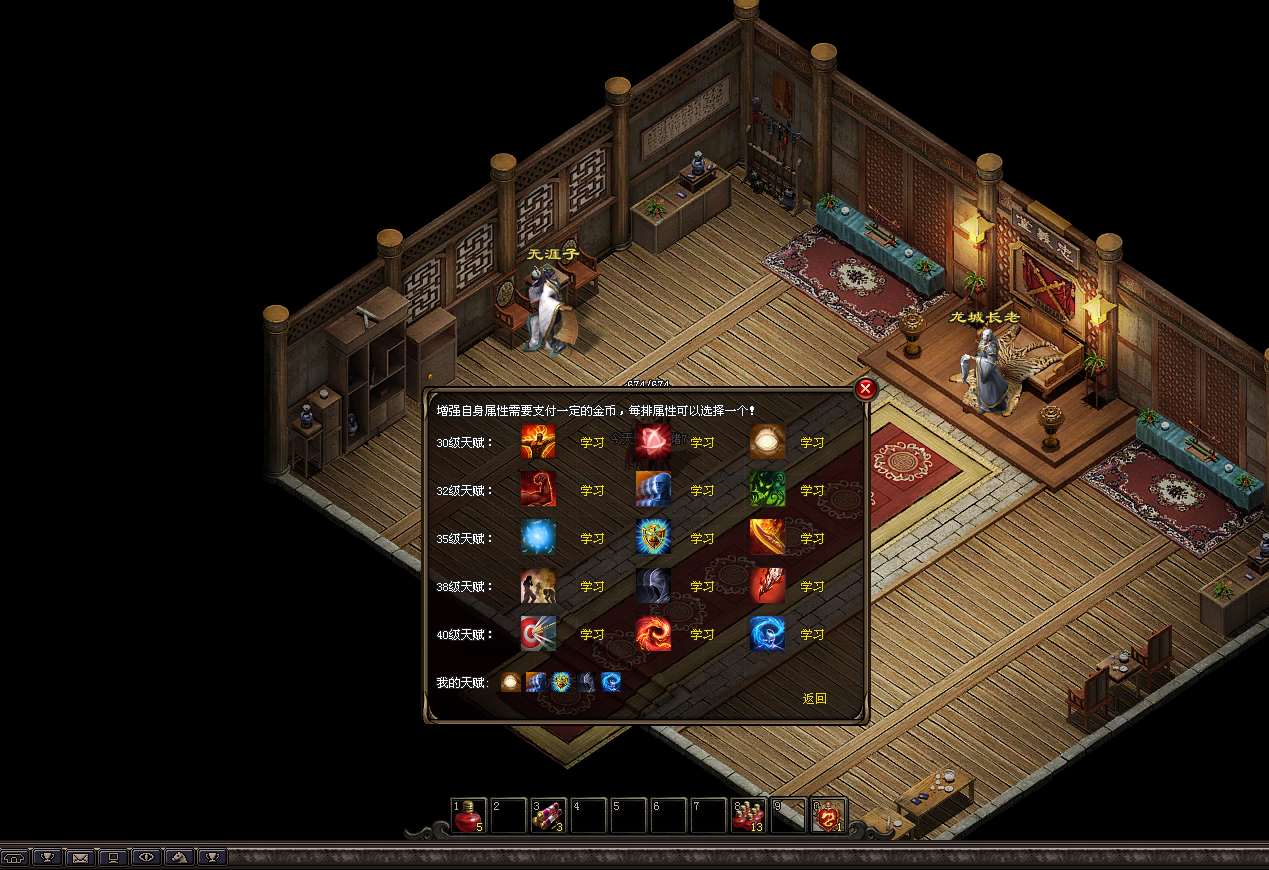Click 学习 beside the target and arrows talent

tap(592, 634)
